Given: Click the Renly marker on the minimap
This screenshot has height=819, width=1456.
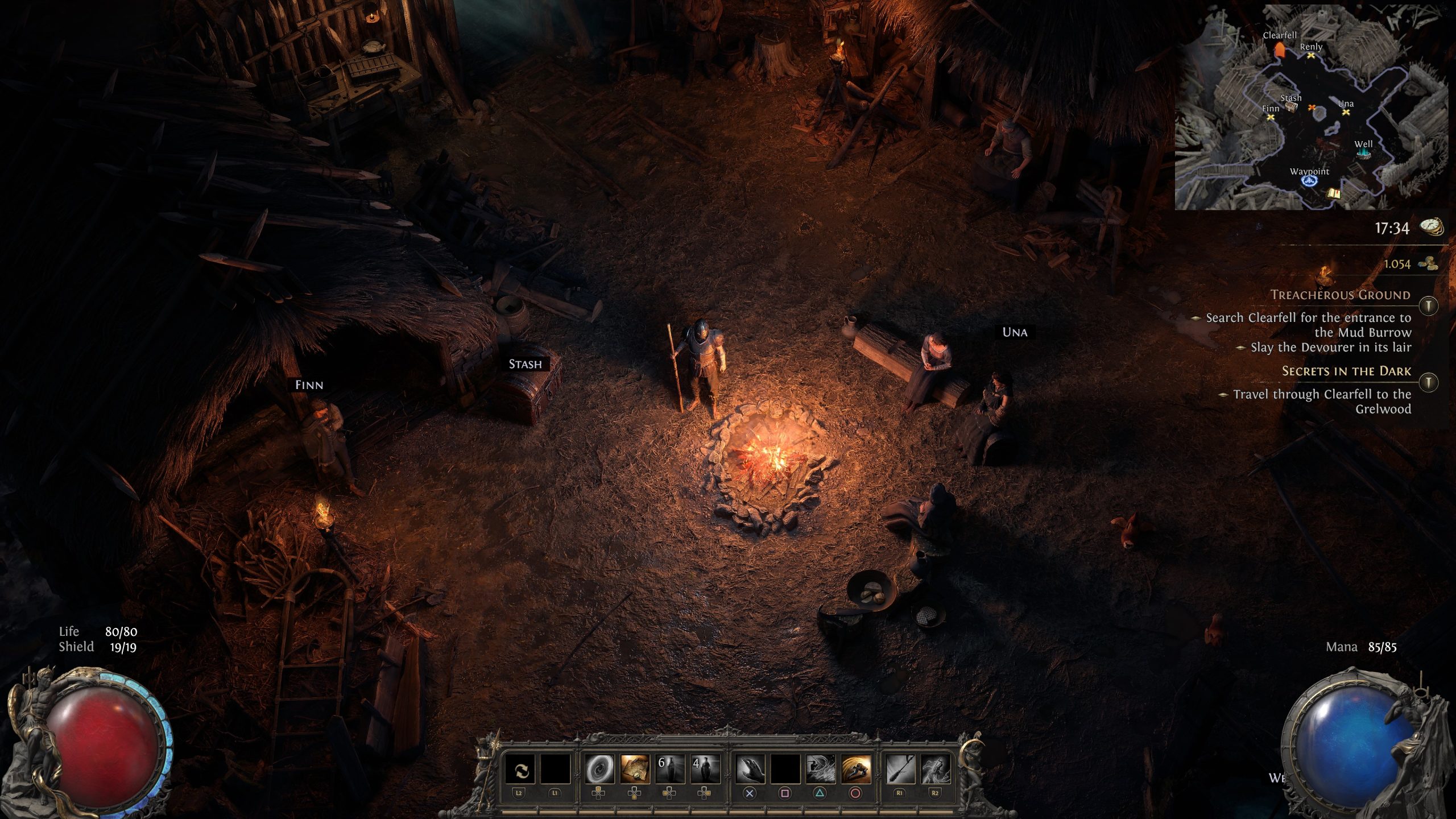Looking at the screenshot, I should 1311,56.
